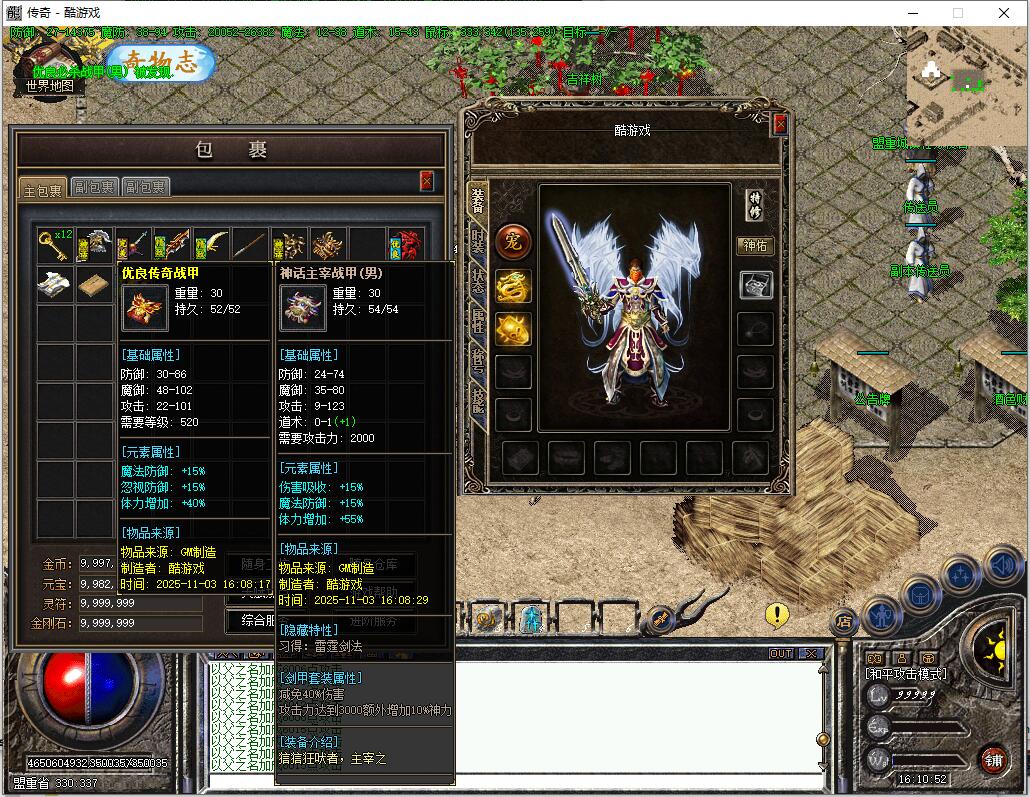Show the 技能 skills tab
Image resolution: width=1030 pixels, height=797 pixels.
click(478, 405)
